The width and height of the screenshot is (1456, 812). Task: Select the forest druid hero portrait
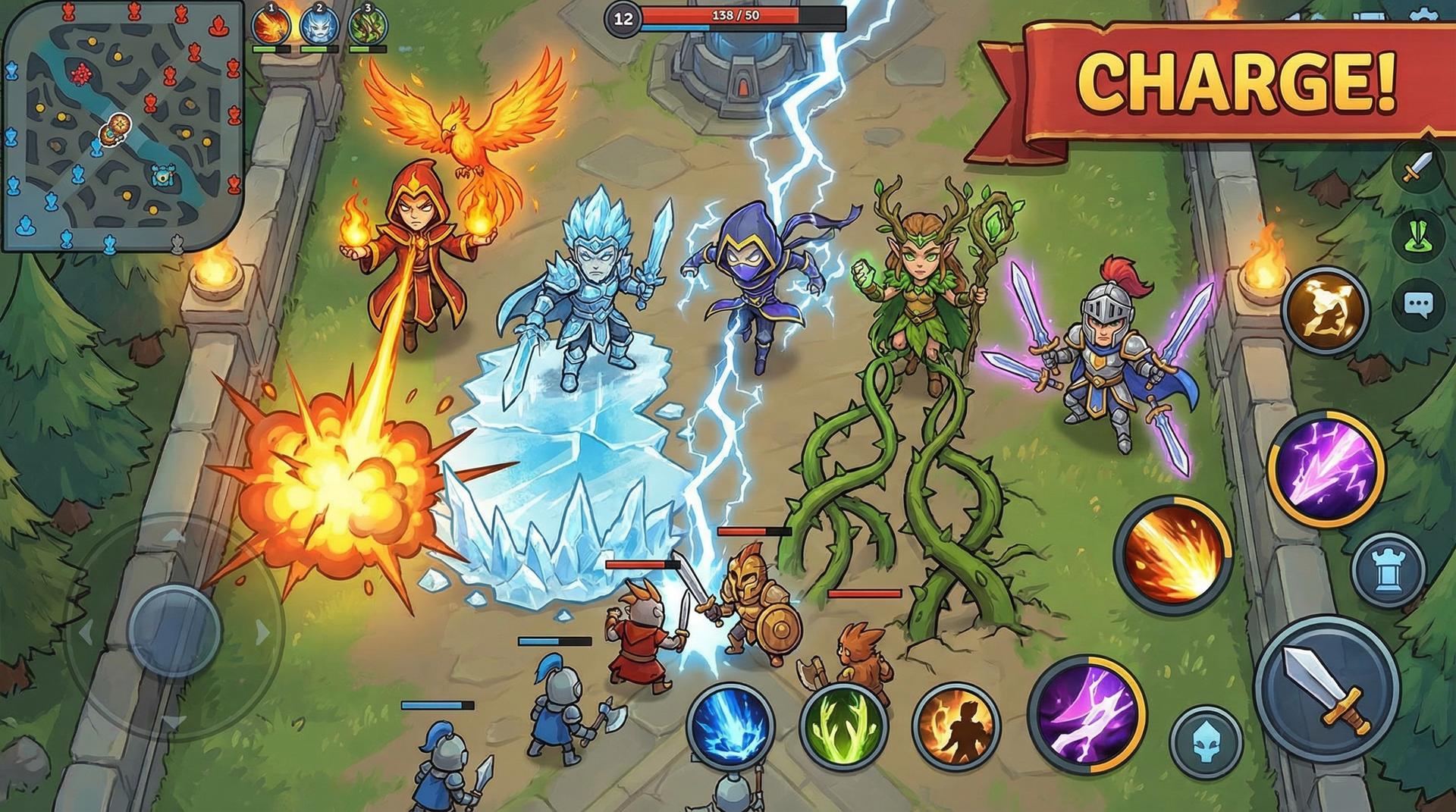pyautogui.click(x=367, y=27)
